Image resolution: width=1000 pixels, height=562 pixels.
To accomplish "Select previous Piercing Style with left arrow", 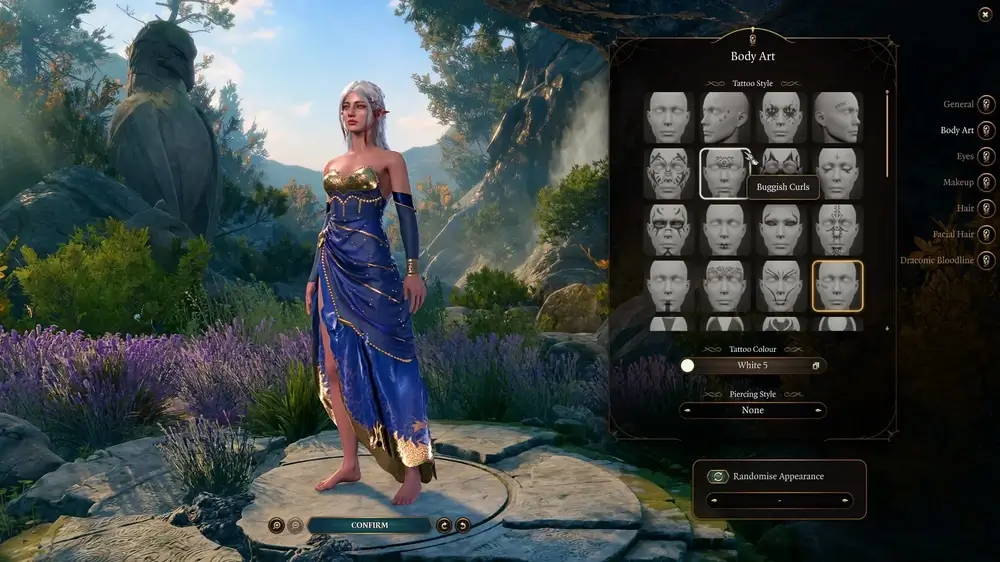I will (x=687, y=410).
